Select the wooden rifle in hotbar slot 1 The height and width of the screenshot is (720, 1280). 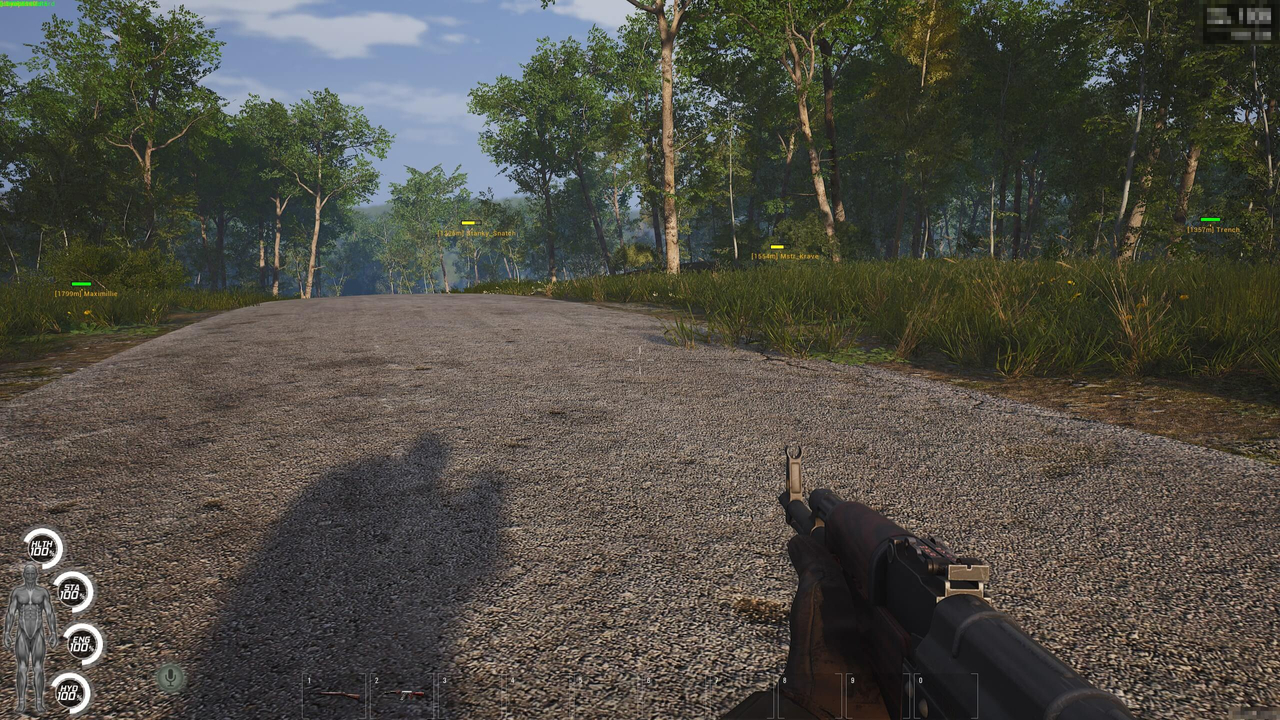(340, 694)
